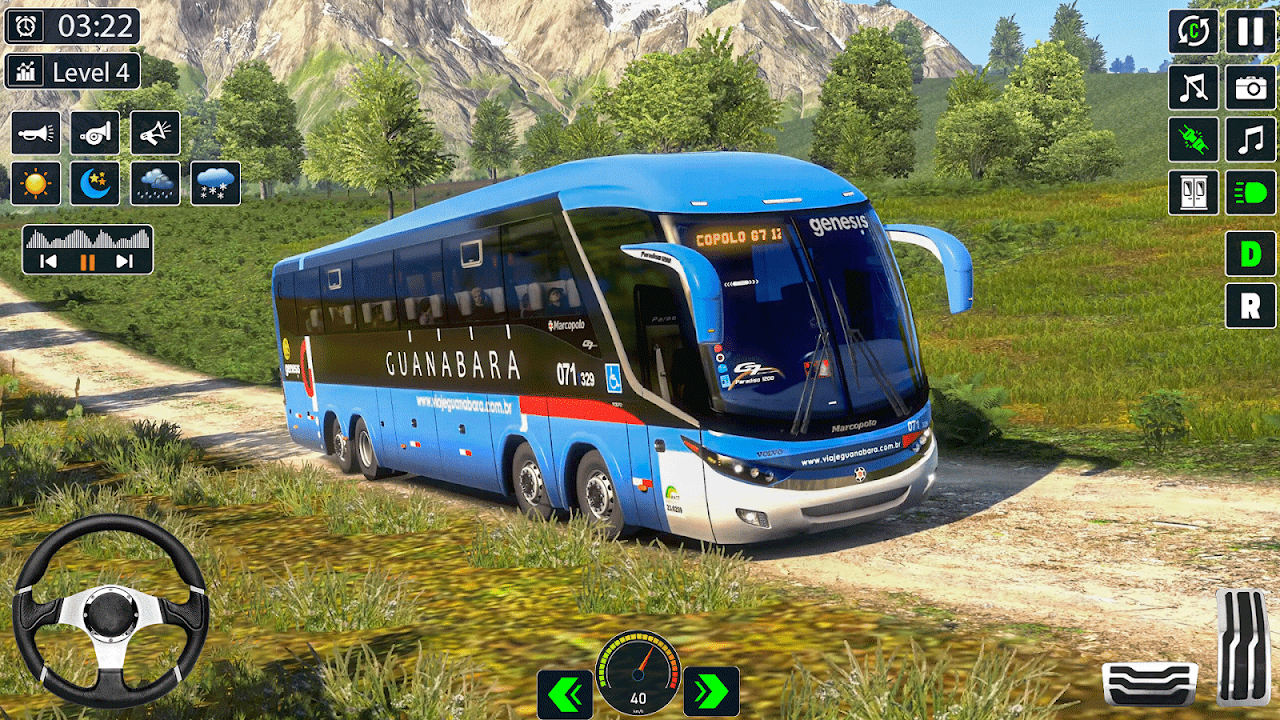Screen dimensions: 1280x720
Task: Pause the game
Action: [1250, 31]
